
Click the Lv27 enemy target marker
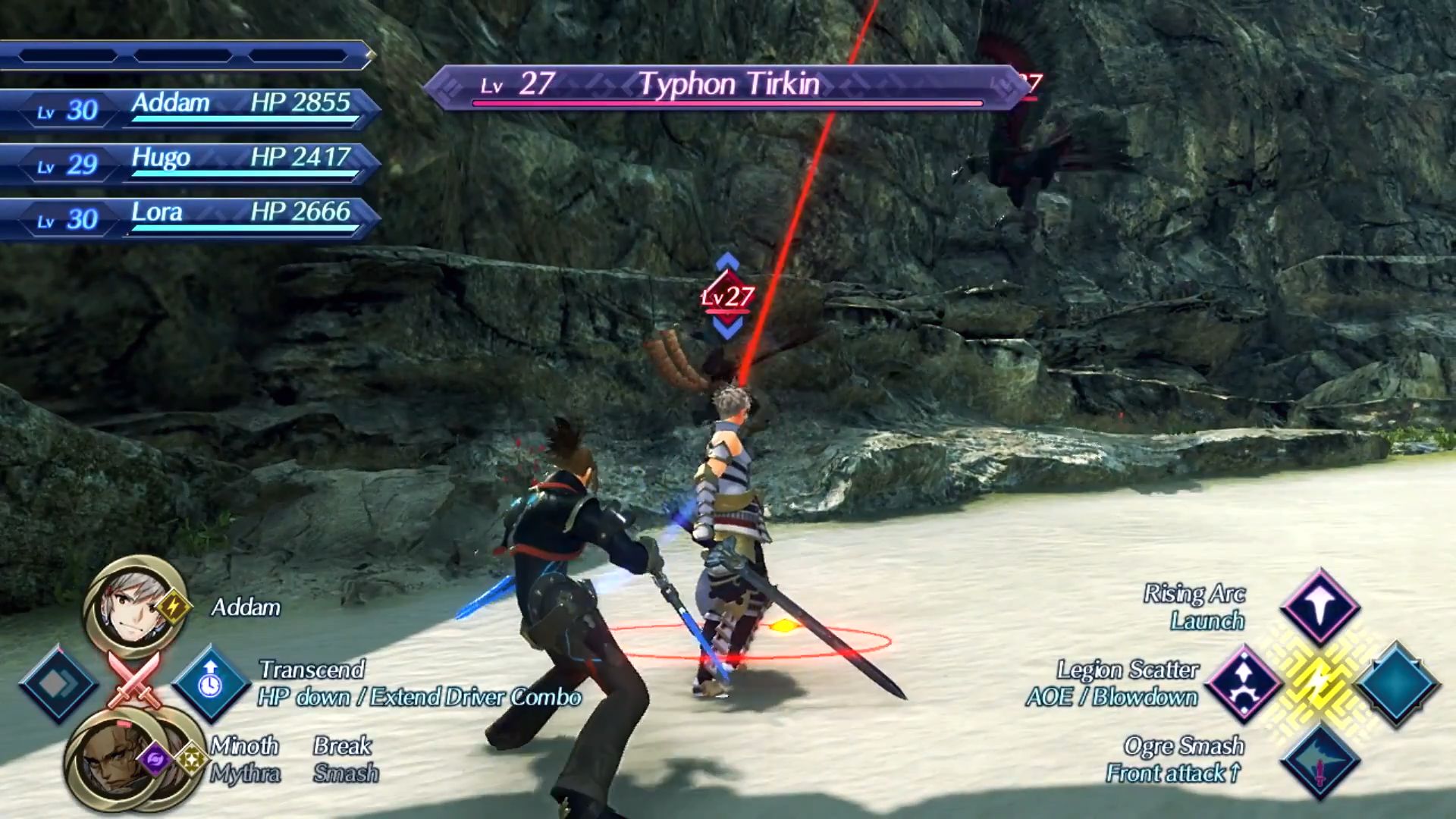(727, 297)
